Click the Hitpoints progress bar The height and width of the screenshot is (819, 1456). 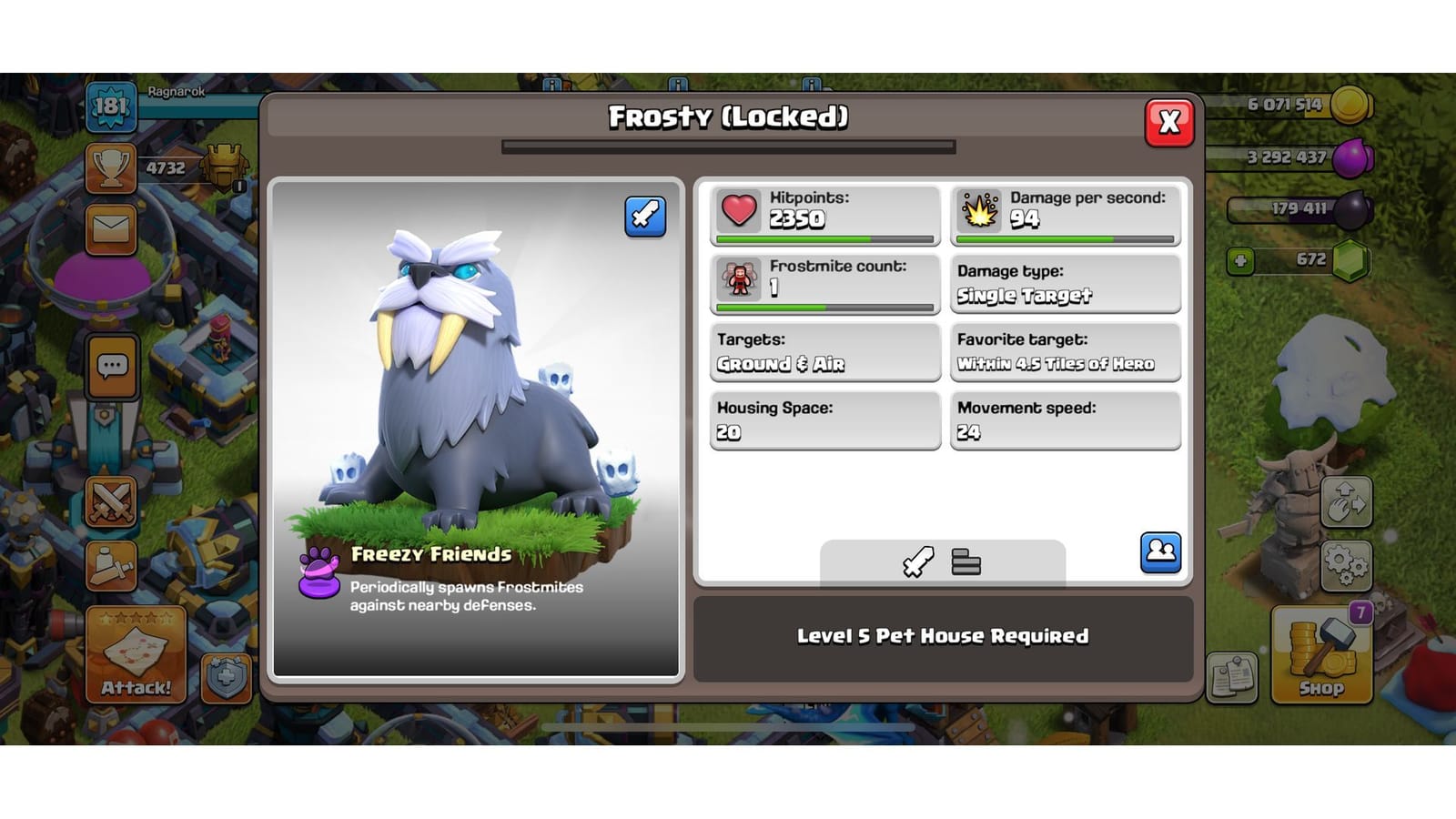pyautogui.click(x=824, y=239)
